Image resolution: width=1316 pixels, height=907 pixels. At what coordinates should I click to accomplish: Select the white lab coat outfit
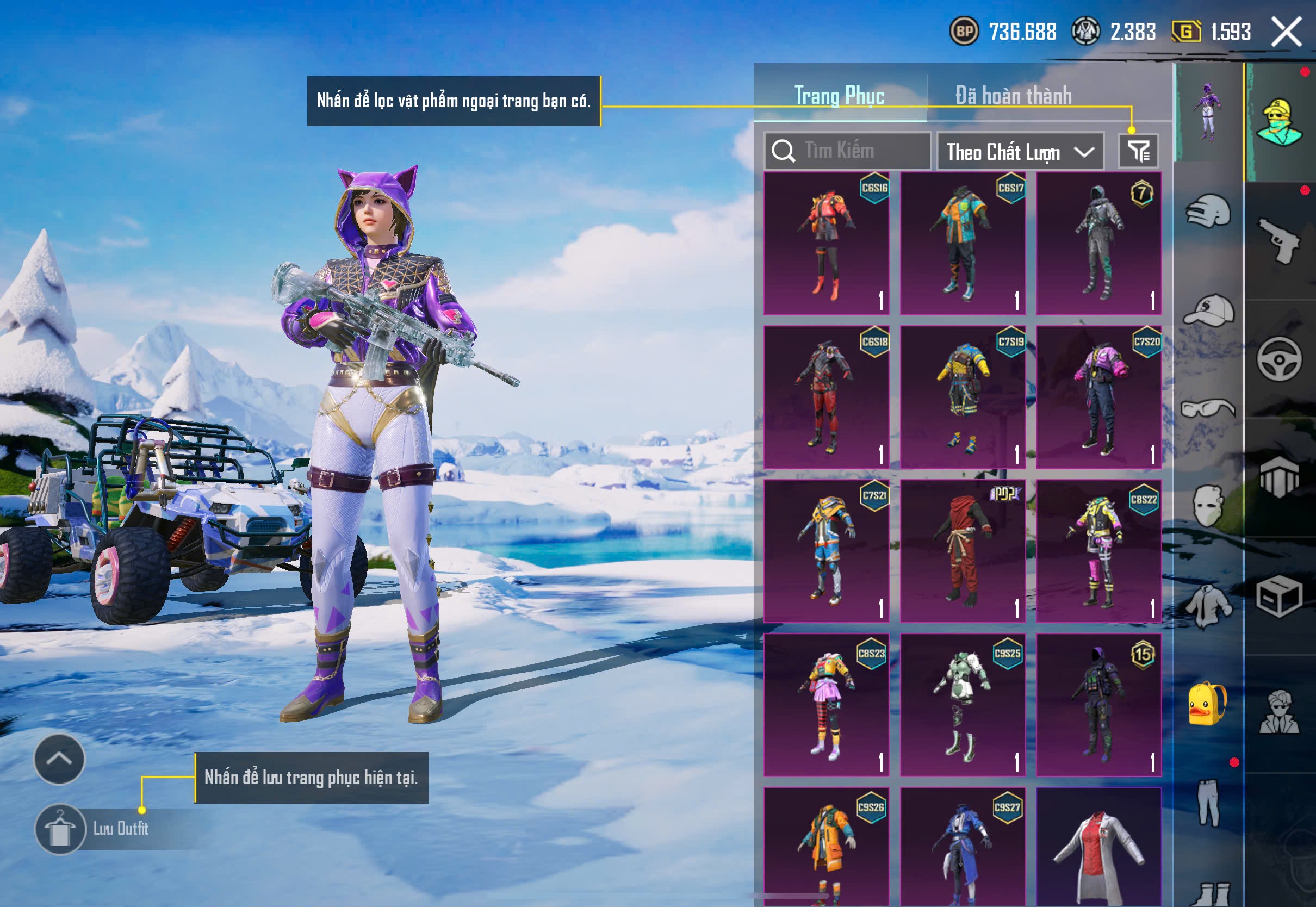(x=1098, y=847)
